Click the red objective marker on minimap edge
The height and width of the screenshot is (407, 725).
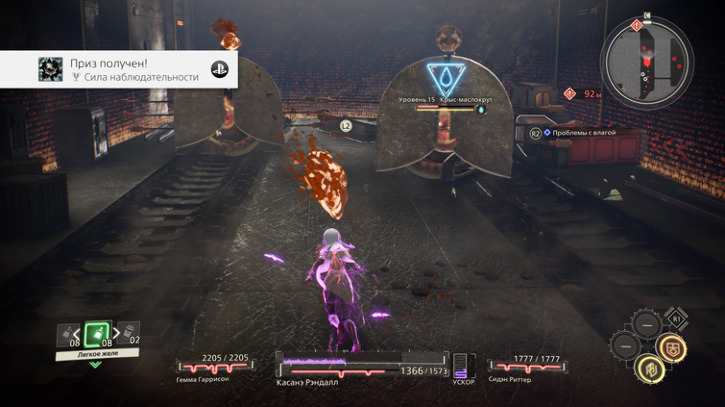click(x=636, y=23)
